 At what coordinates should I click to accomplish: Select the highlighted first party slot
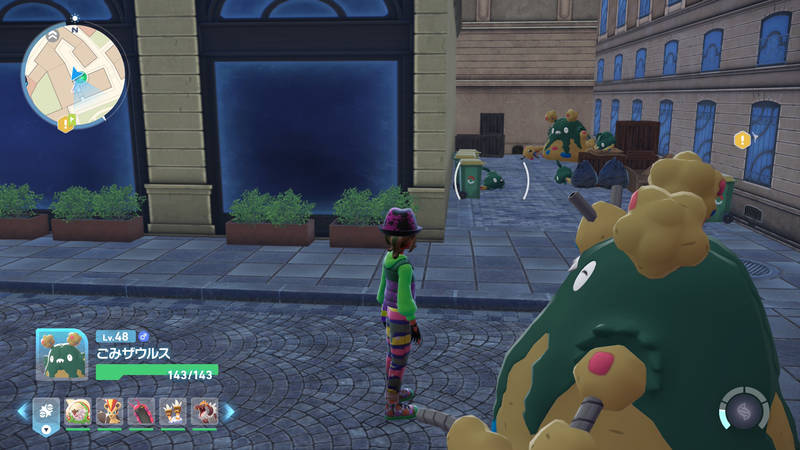[x=46, y=411]
